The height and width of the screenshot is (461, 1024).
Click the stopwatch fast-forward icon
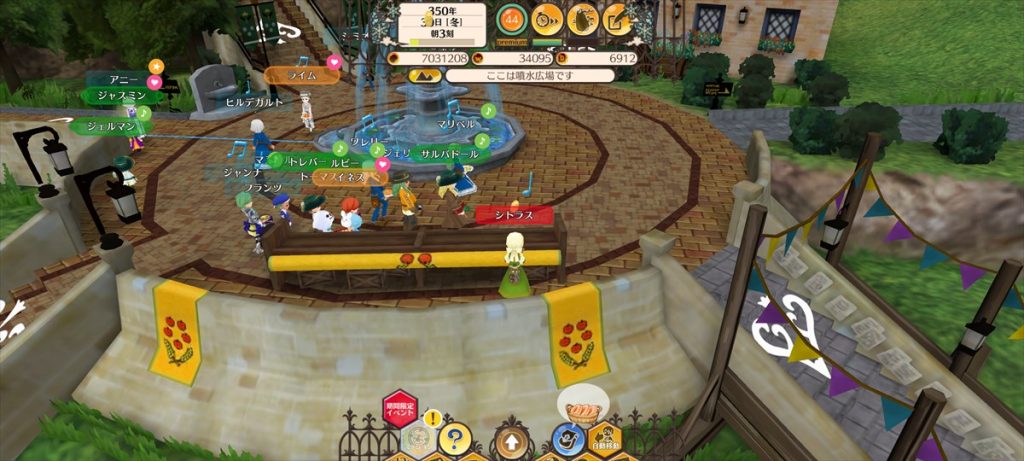[546, 18]
